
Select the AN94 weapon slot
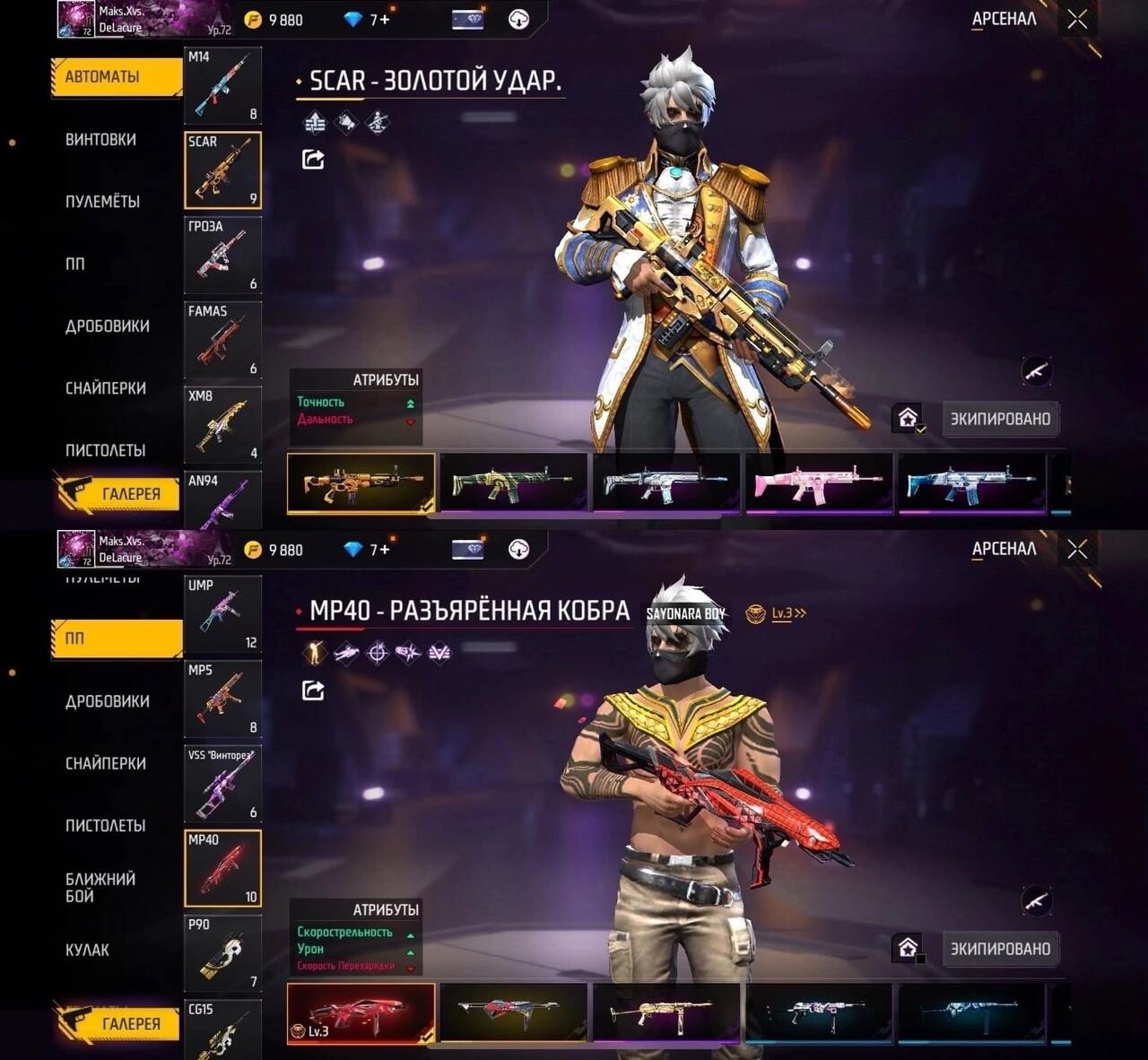222,500
